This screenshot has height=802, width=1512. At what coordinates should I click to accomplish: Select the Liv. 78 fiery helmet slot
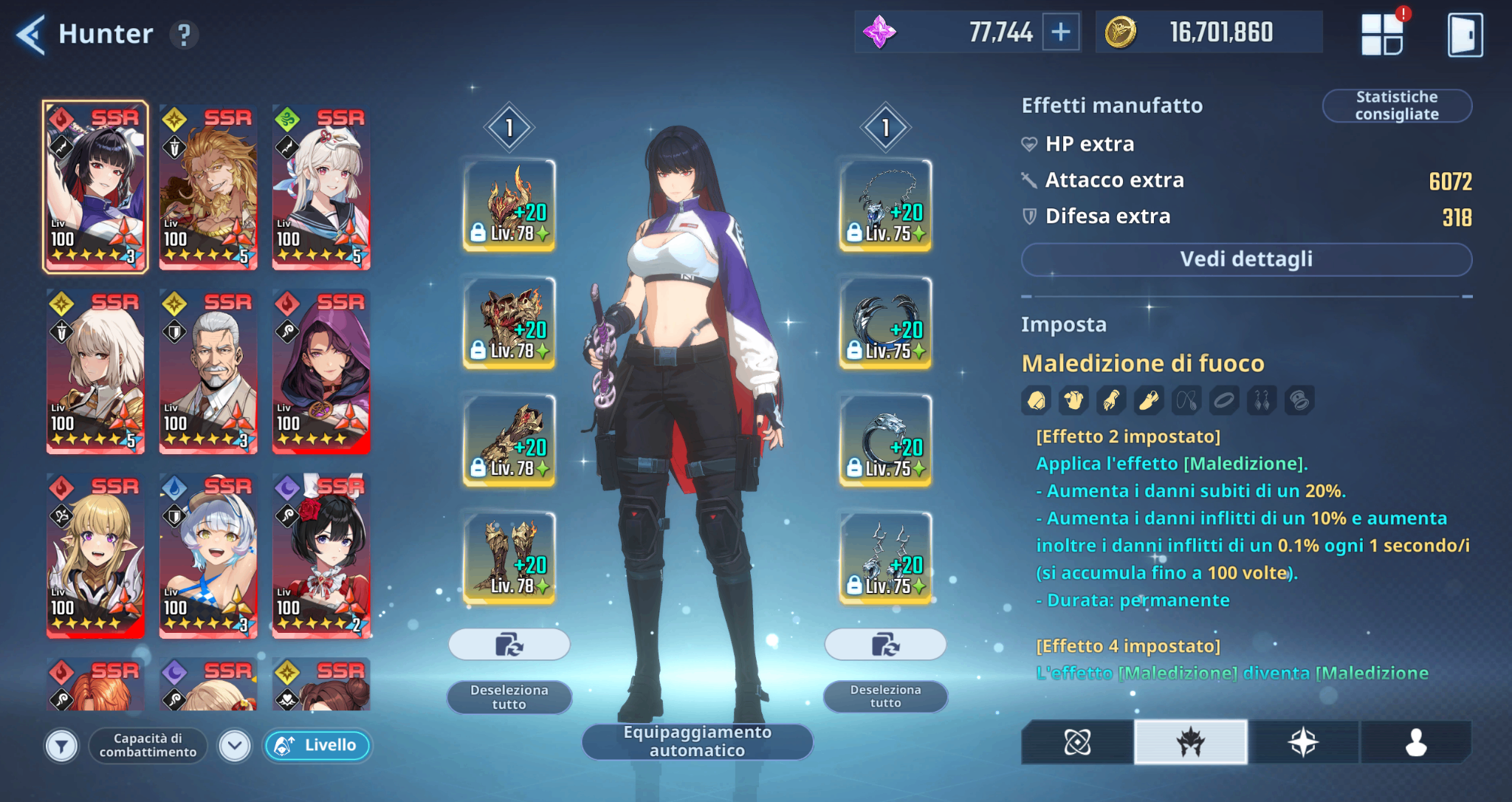click(509, 205)
